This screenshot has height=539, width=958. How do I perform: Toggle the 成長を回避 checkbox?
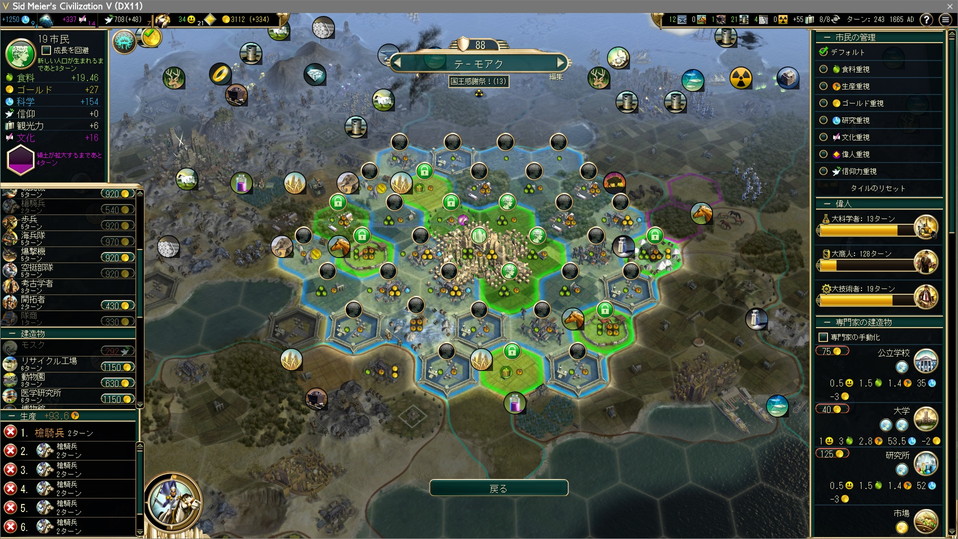[46, 50]
